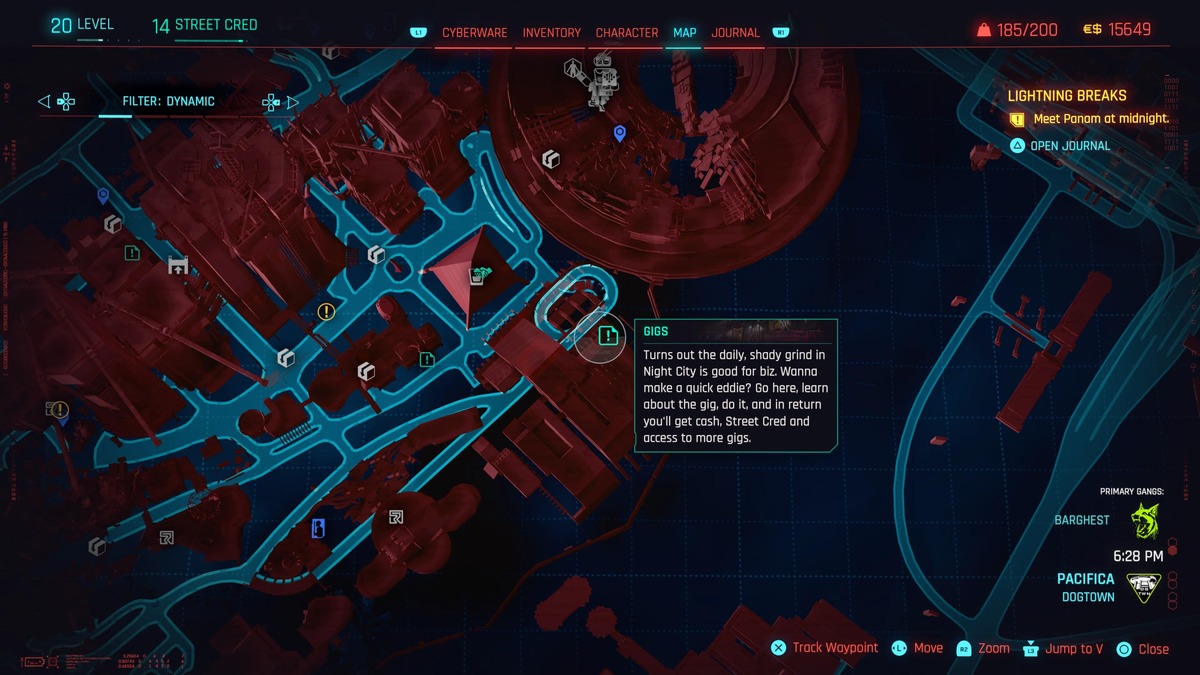Select the Lightning Breaks tracked quest
Viewport: 1200px width, 675px height.
click(x=1067, y=96)
